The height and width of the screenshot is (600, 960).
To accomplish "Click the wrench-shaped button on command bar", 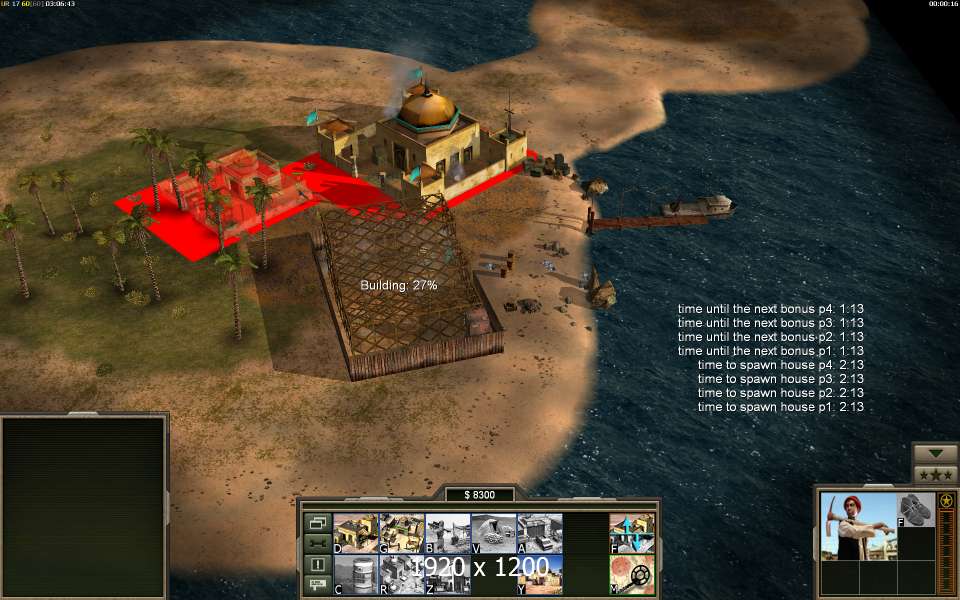I will 317,543.
